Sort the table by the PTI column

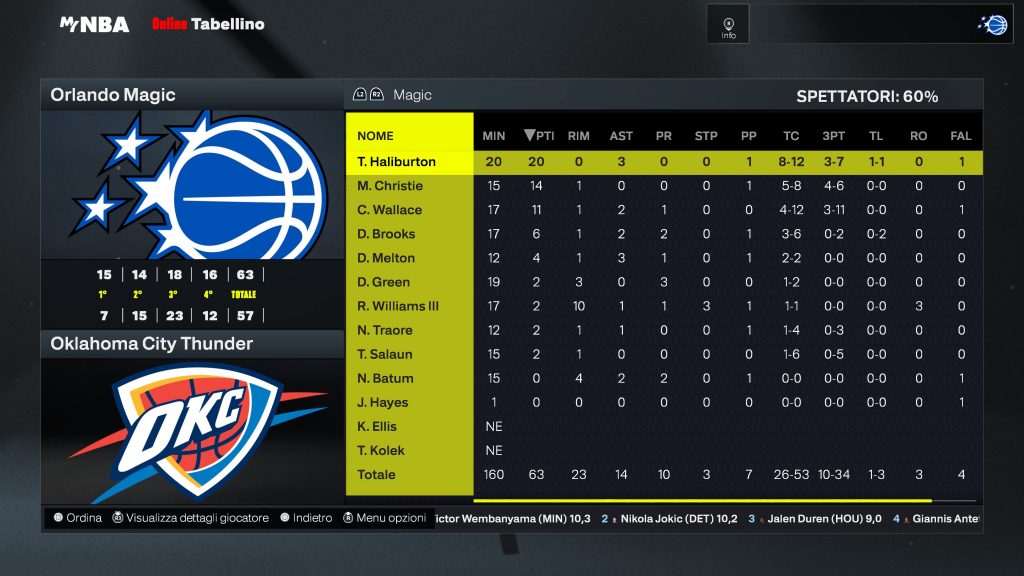pos(537,136)
